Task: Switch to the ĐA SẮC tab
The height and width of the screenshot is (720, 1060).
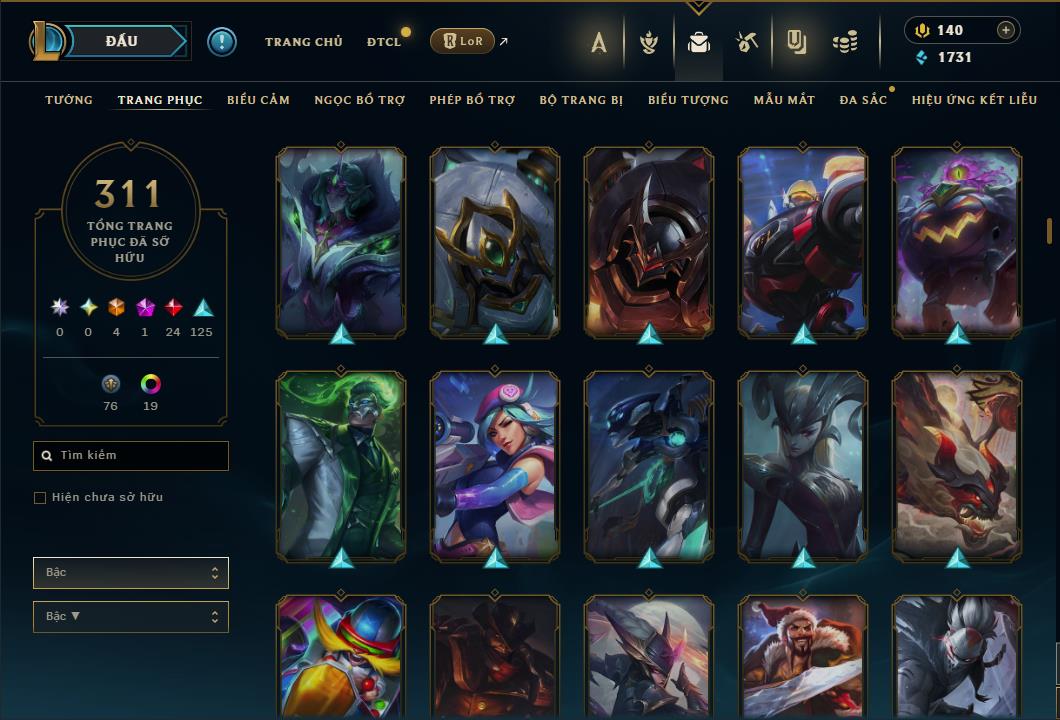Action: 863,100
